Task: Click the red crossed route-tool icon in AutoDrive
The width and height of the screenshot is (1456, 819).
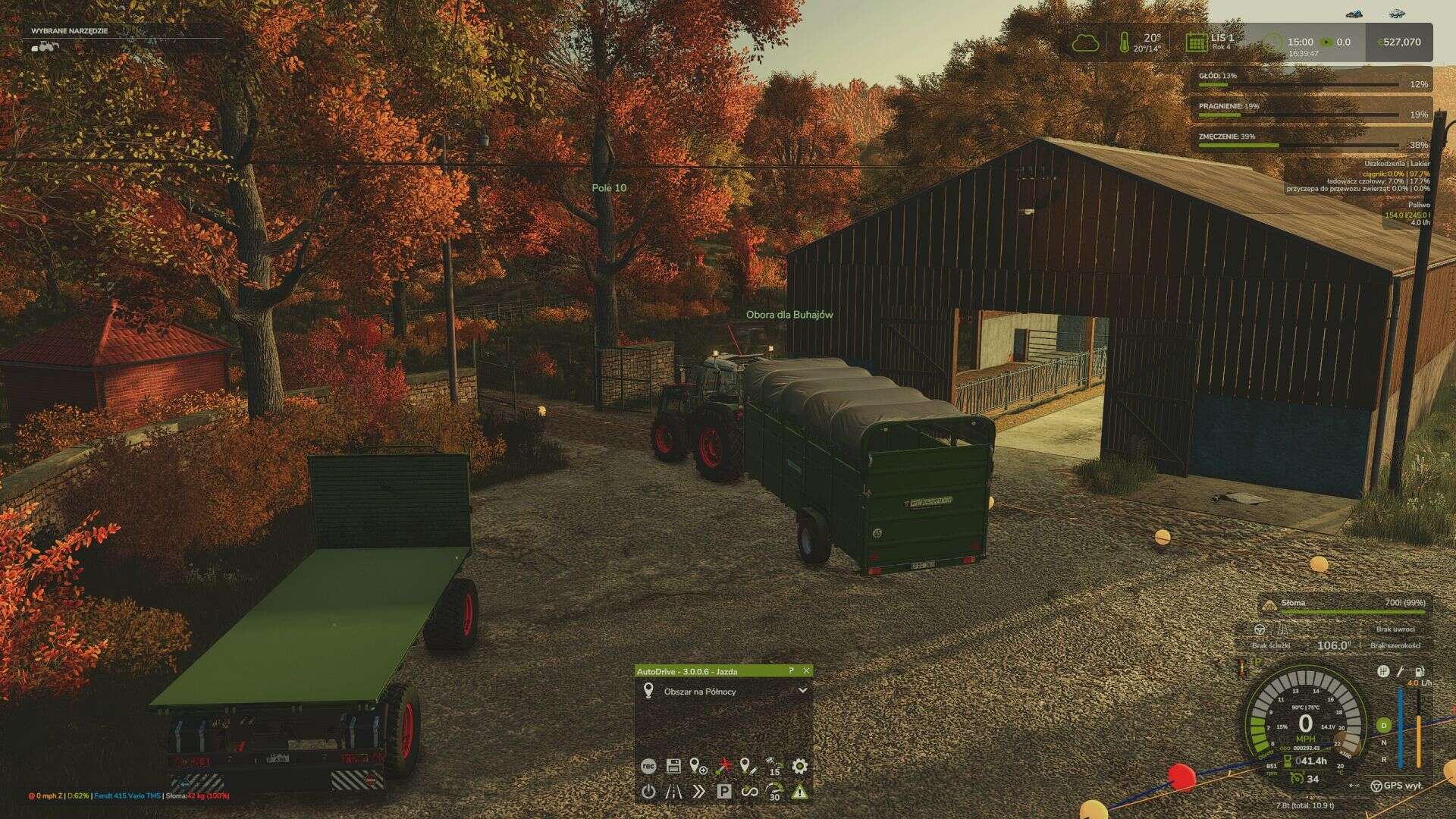Action: pyautogui.click(x=724, y=766)
